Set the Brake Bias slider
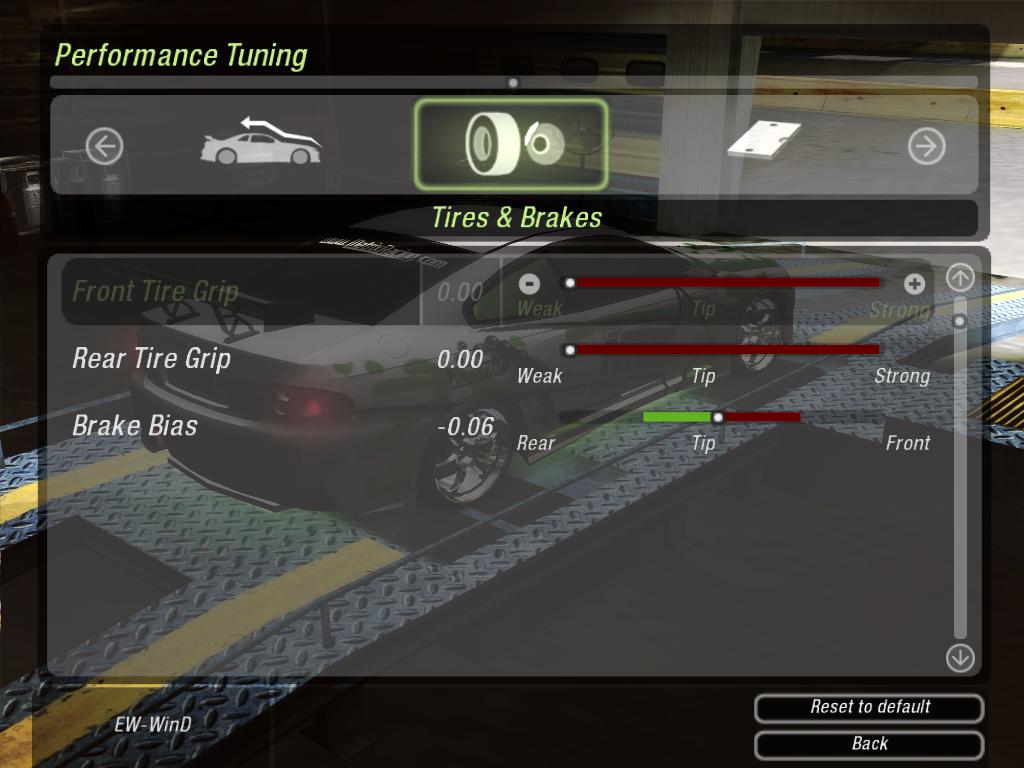The height and width of the screenshot is (768, 1024). click(x=720, y=417)
